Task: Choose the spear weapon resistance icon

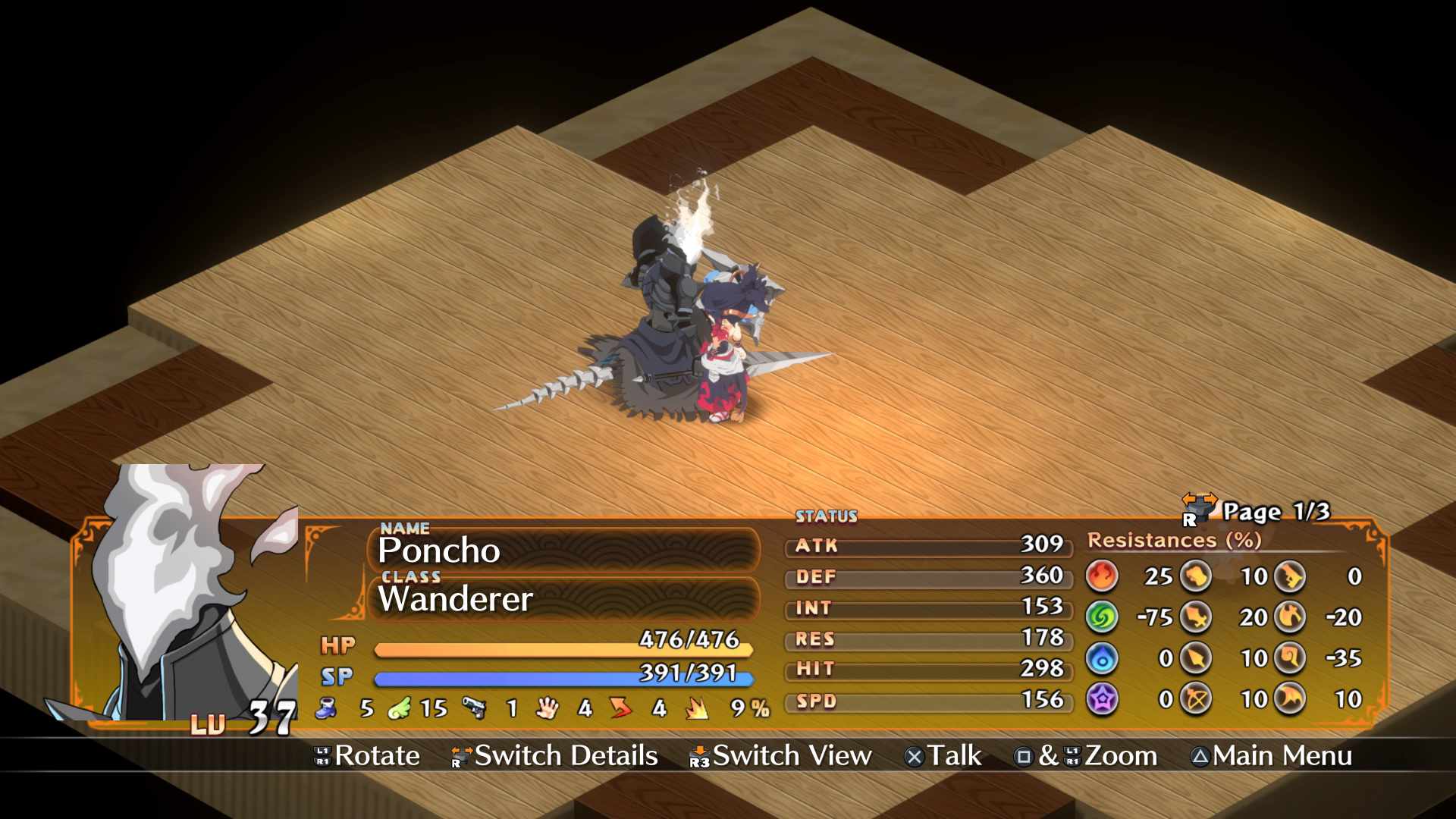Action: coord(1196,658)
